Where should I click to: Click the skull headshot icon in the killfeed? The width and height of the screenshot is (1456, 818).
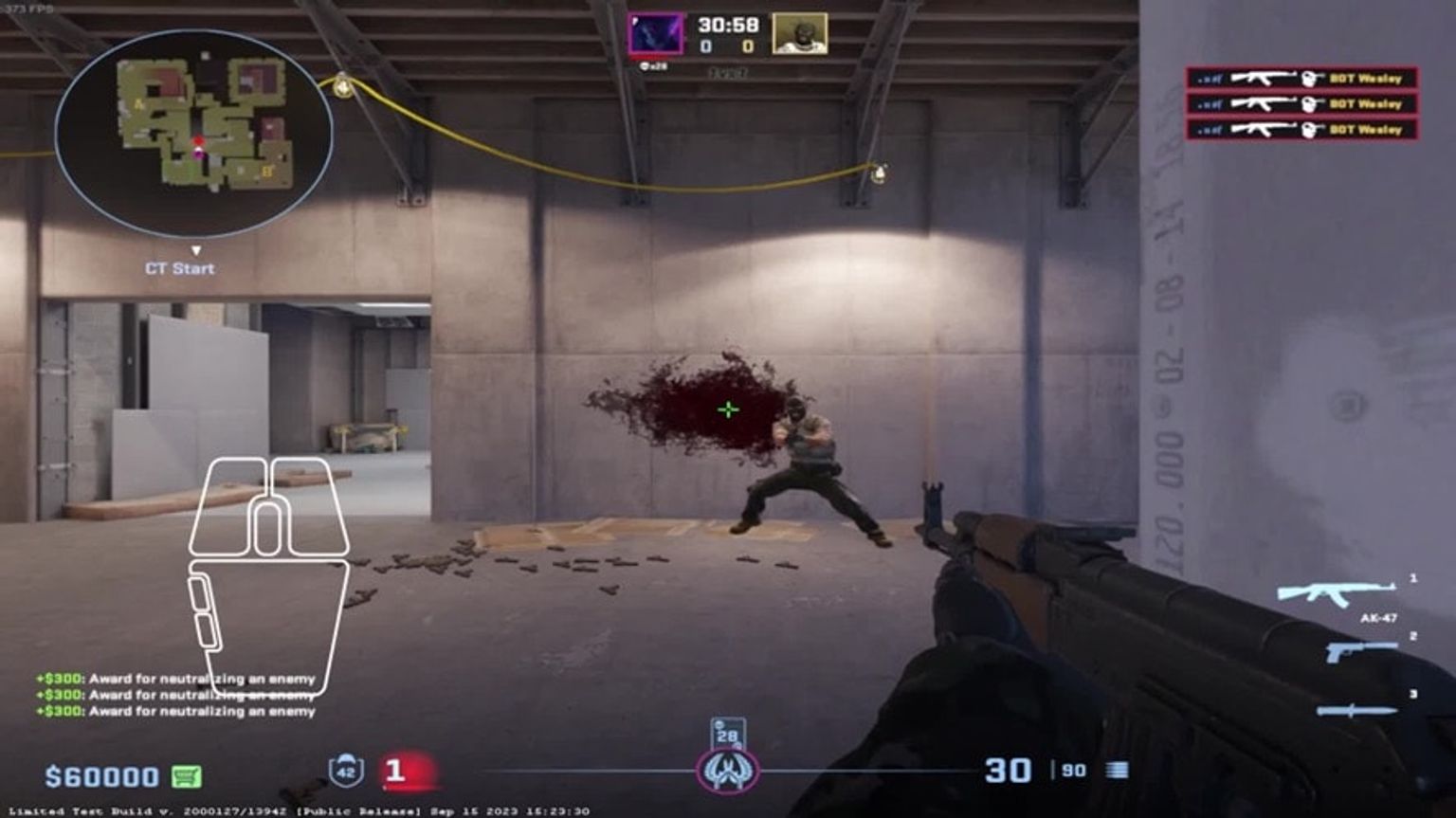point(1308,81)
